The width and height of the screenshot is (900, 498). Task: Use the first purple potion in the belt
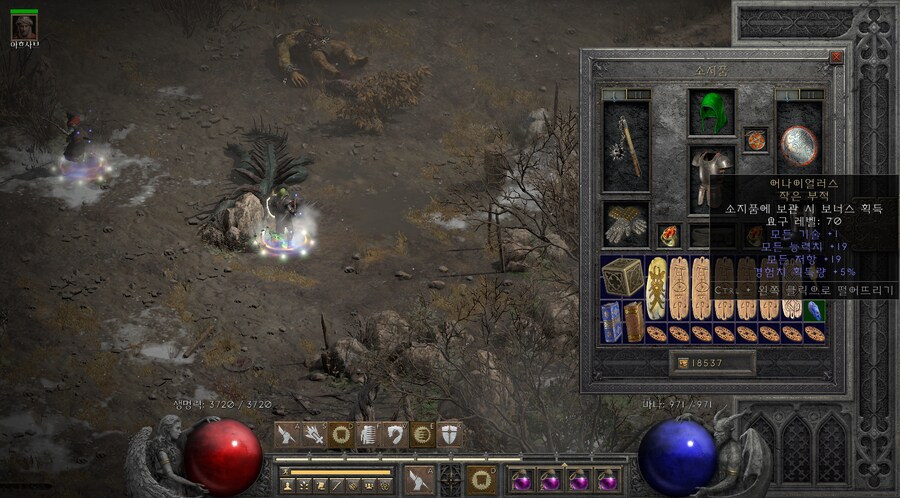521,481
